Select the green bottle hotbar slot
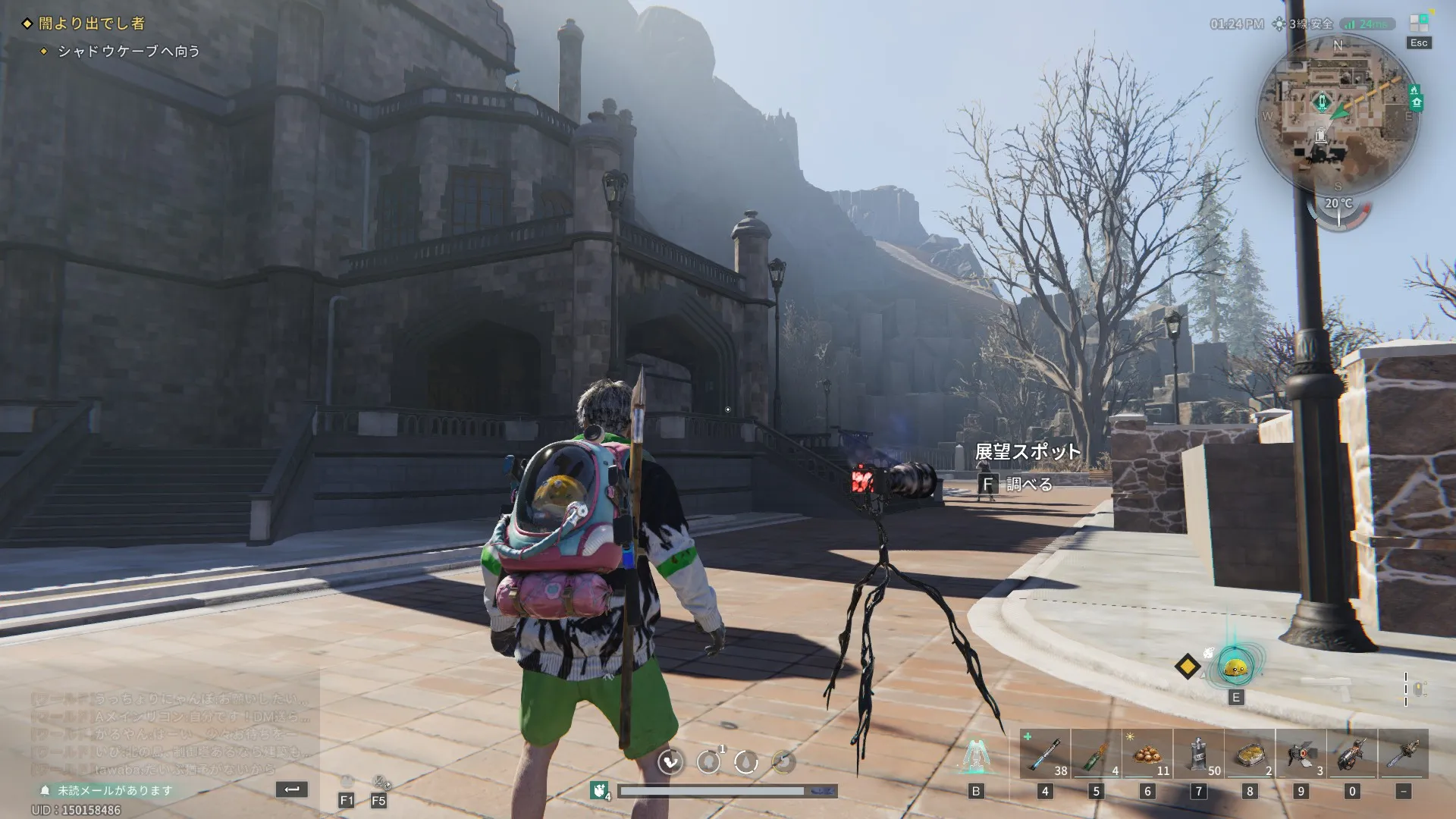Screen dimensions: 1456x819 [1096, 755]
